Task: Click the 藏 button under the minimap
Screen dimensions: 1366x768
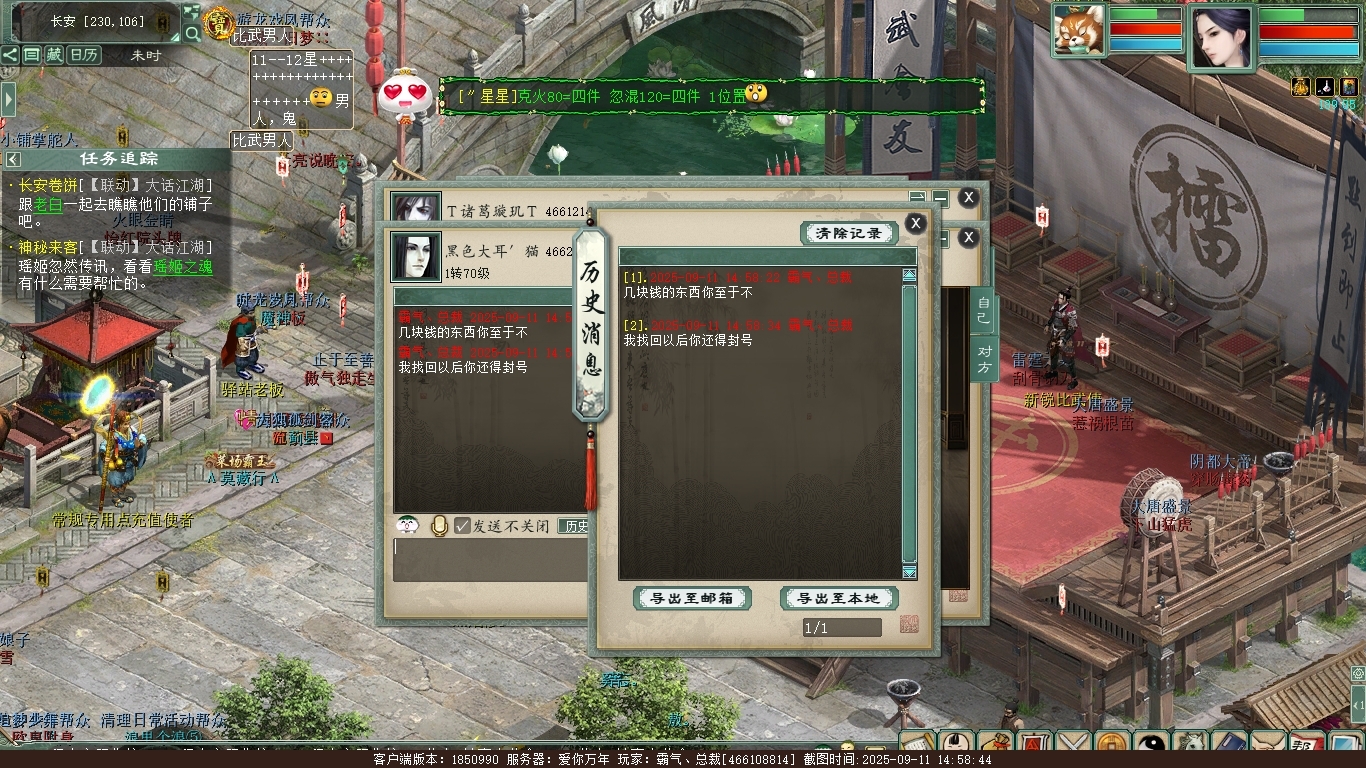Action: (53, 55)
